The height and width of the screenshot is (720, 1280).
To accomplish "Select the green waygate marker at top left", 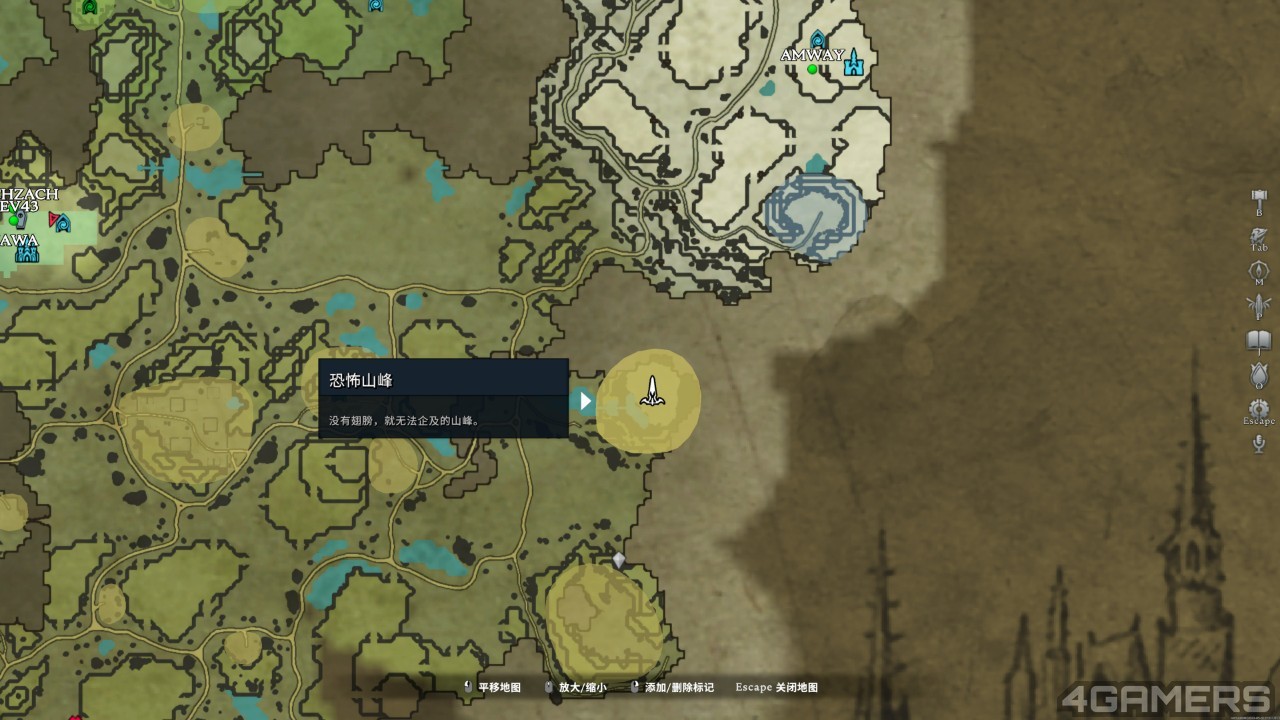I will pos(90,9).
